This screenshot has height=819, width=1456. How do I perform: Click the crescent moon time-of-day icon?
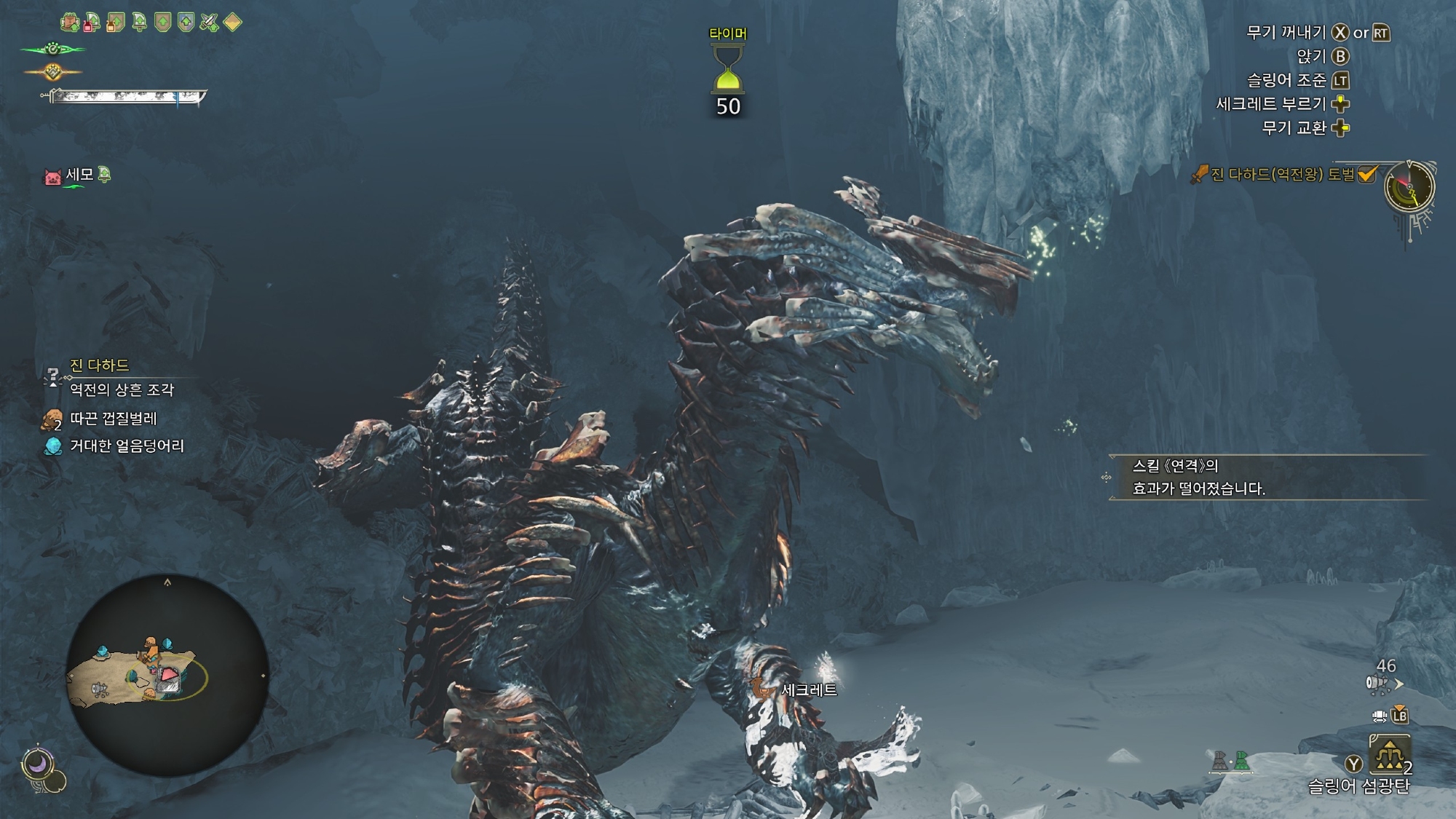[36, 764]
